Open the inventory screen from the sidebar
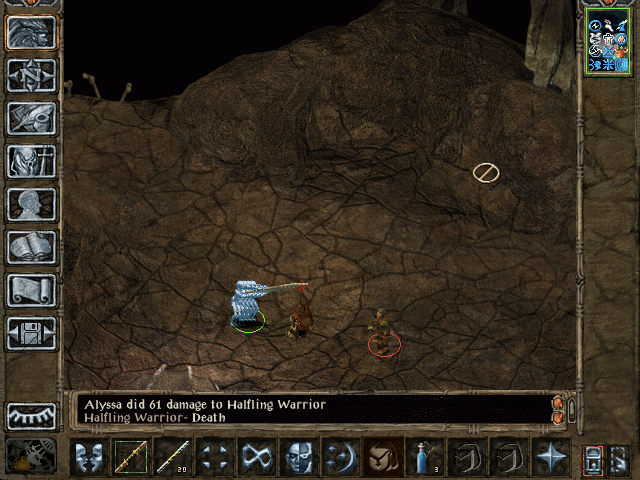Viewport: 640px width, 480px height. (32, 161)
